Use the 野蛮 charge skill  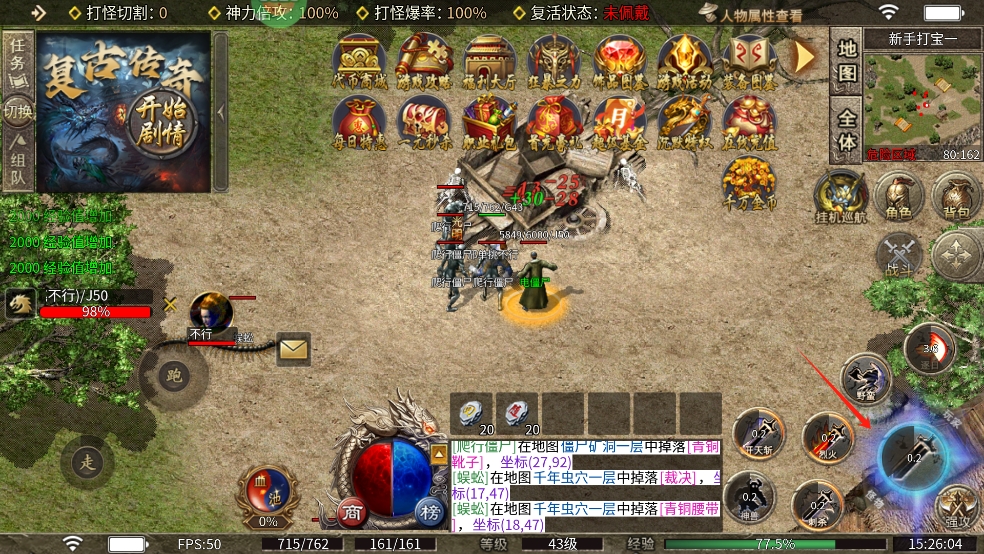[x=865, y=380]
